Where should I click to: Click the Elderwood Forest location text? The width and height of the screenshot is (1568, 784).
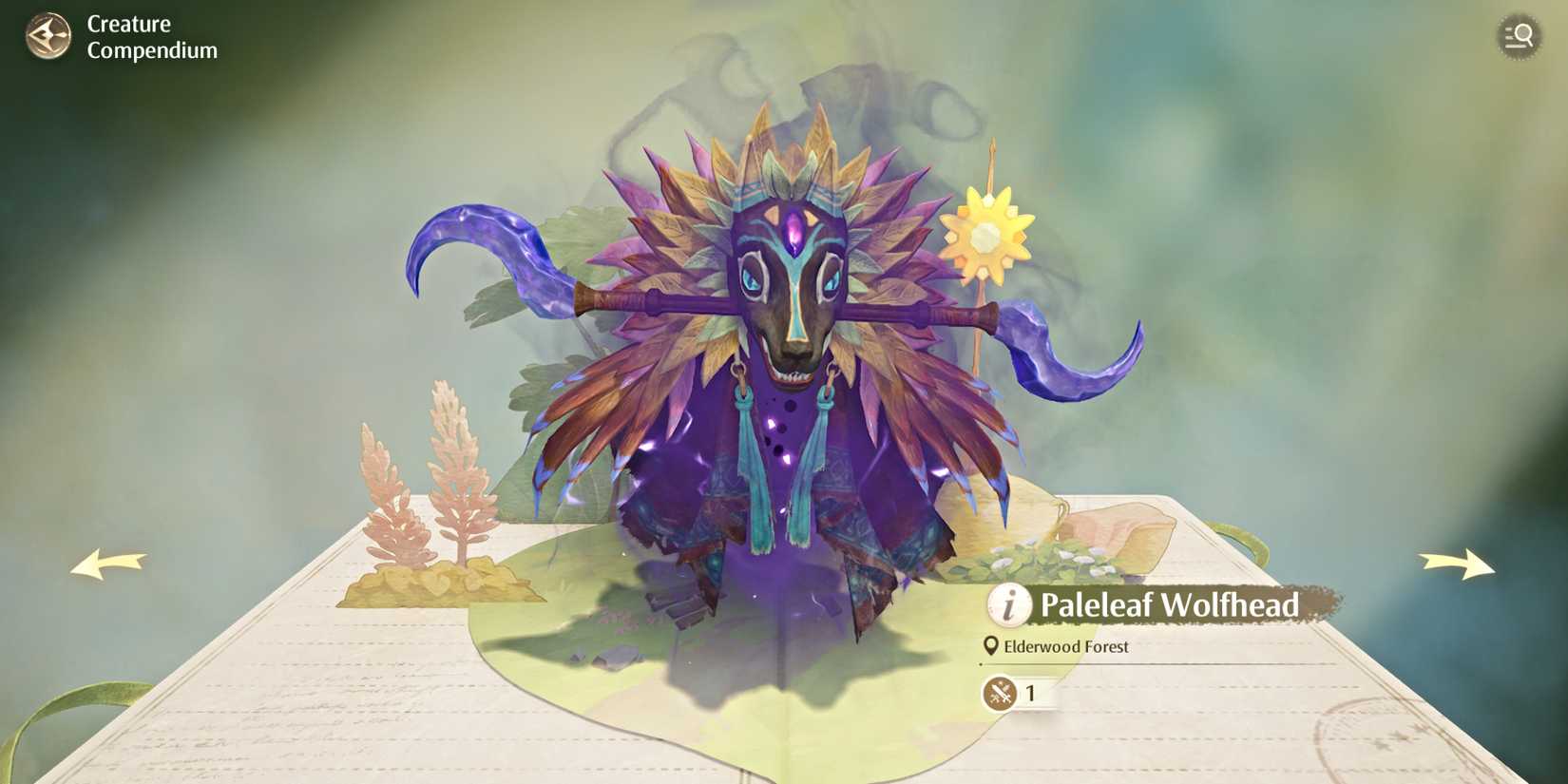(x=1066, y=646)
